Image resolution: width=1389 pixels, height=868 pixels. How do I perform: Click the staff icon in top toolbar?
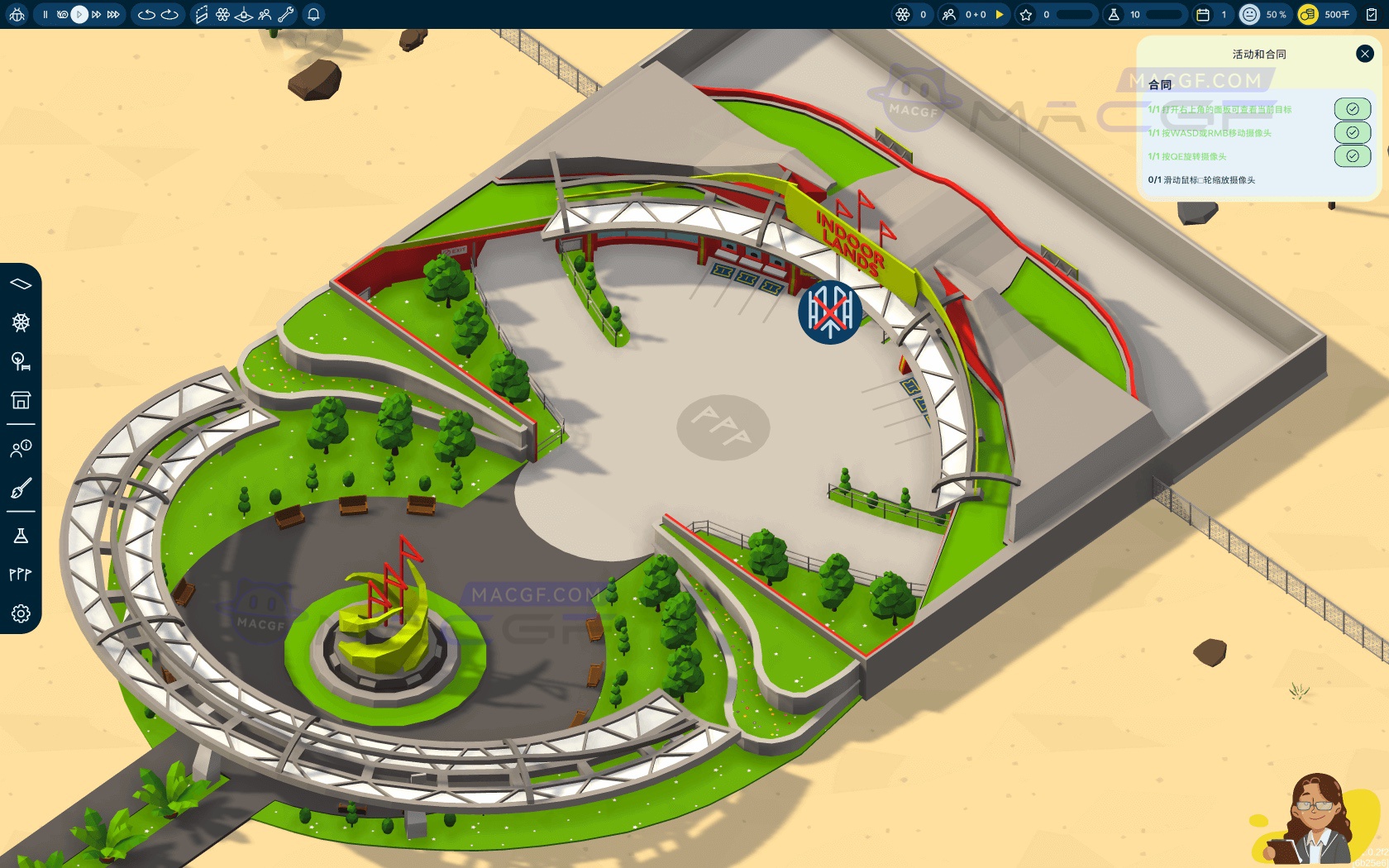coord(265,14)
